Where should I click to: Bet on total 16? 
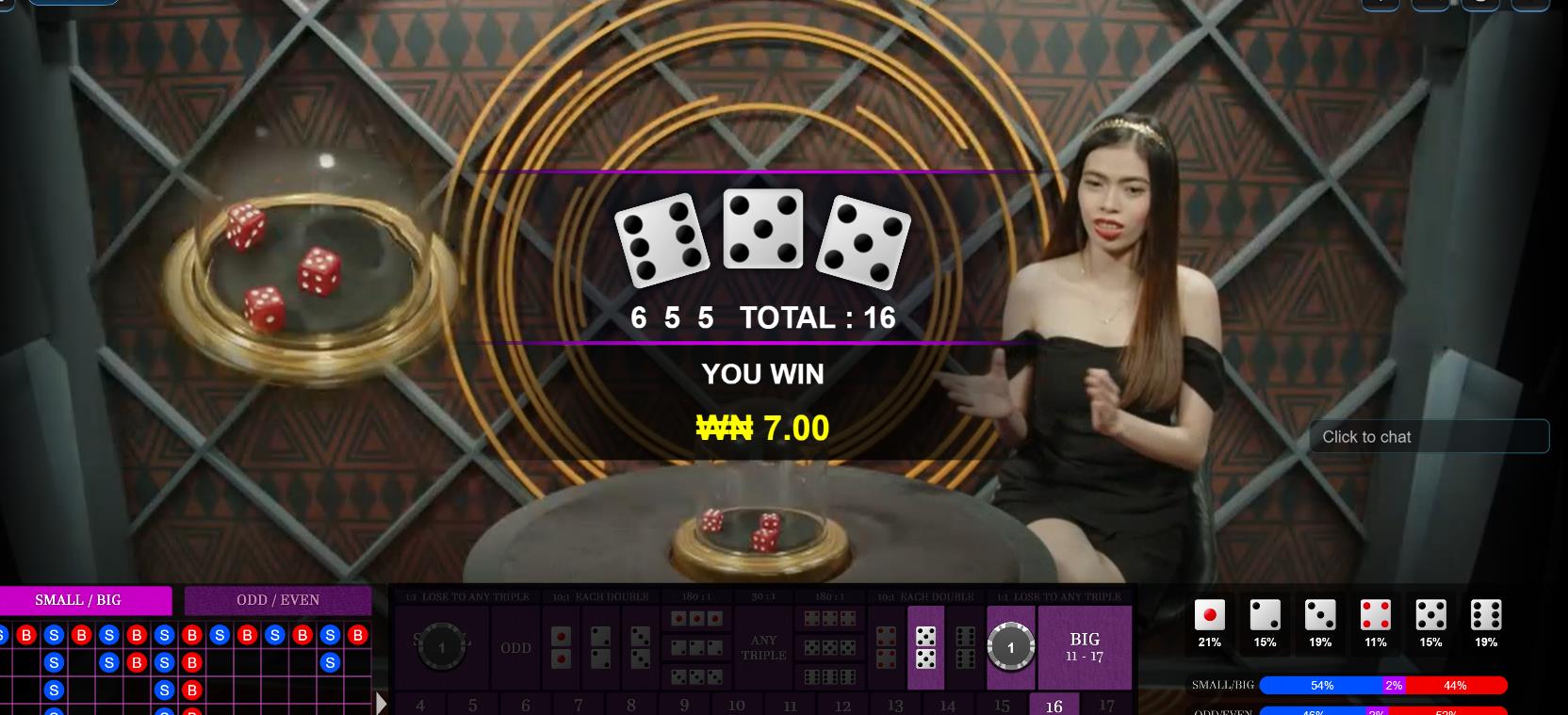tap(1053, 705)
